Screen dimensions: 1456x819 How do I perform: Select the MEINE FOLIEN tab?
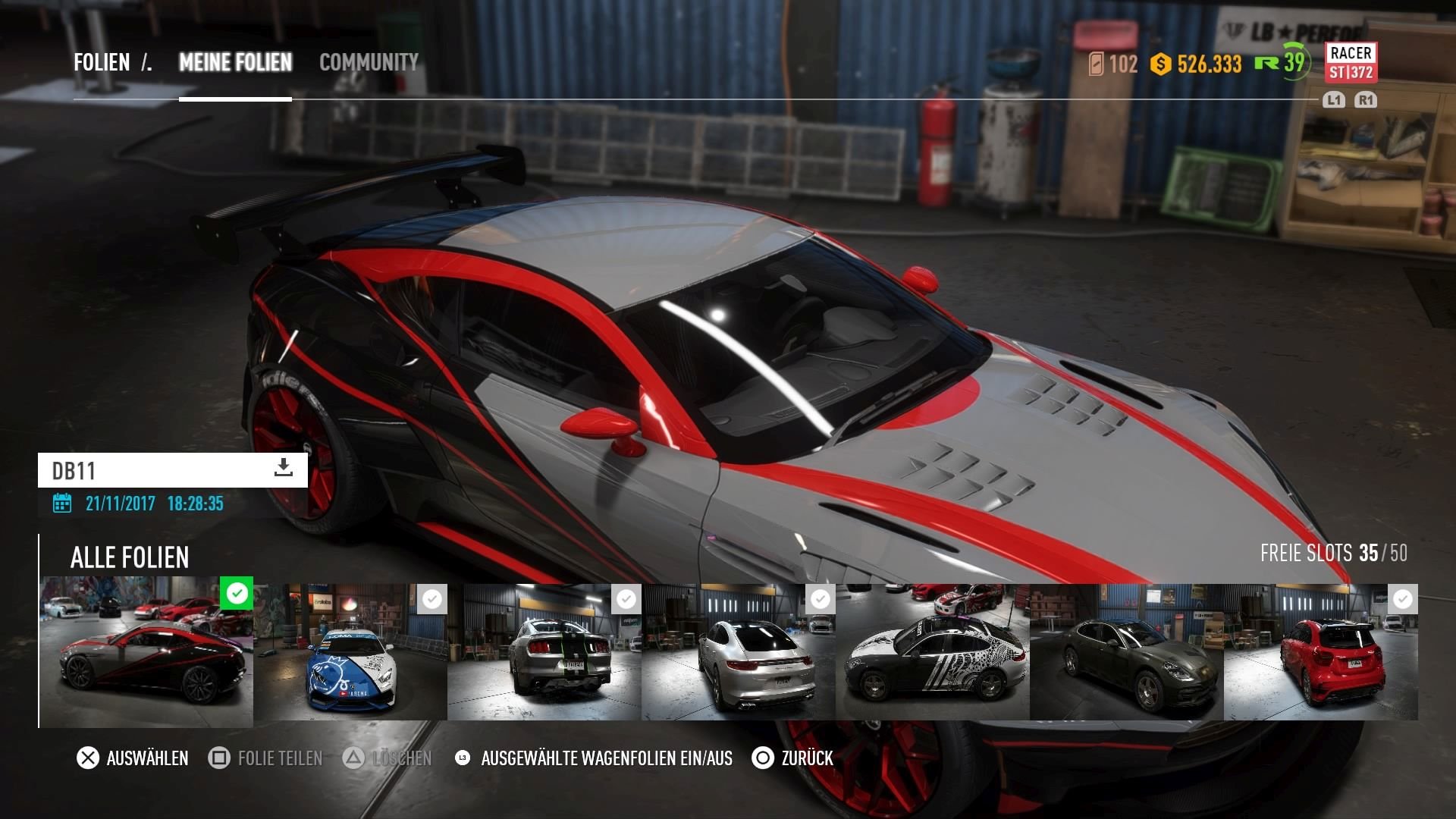coord(235,62)
